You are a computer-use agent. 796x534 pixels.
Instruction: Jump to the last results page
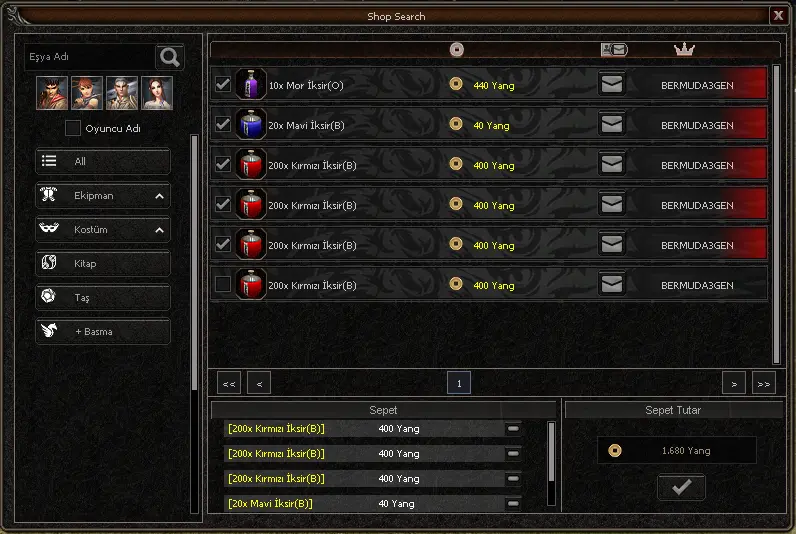point(764,383)
